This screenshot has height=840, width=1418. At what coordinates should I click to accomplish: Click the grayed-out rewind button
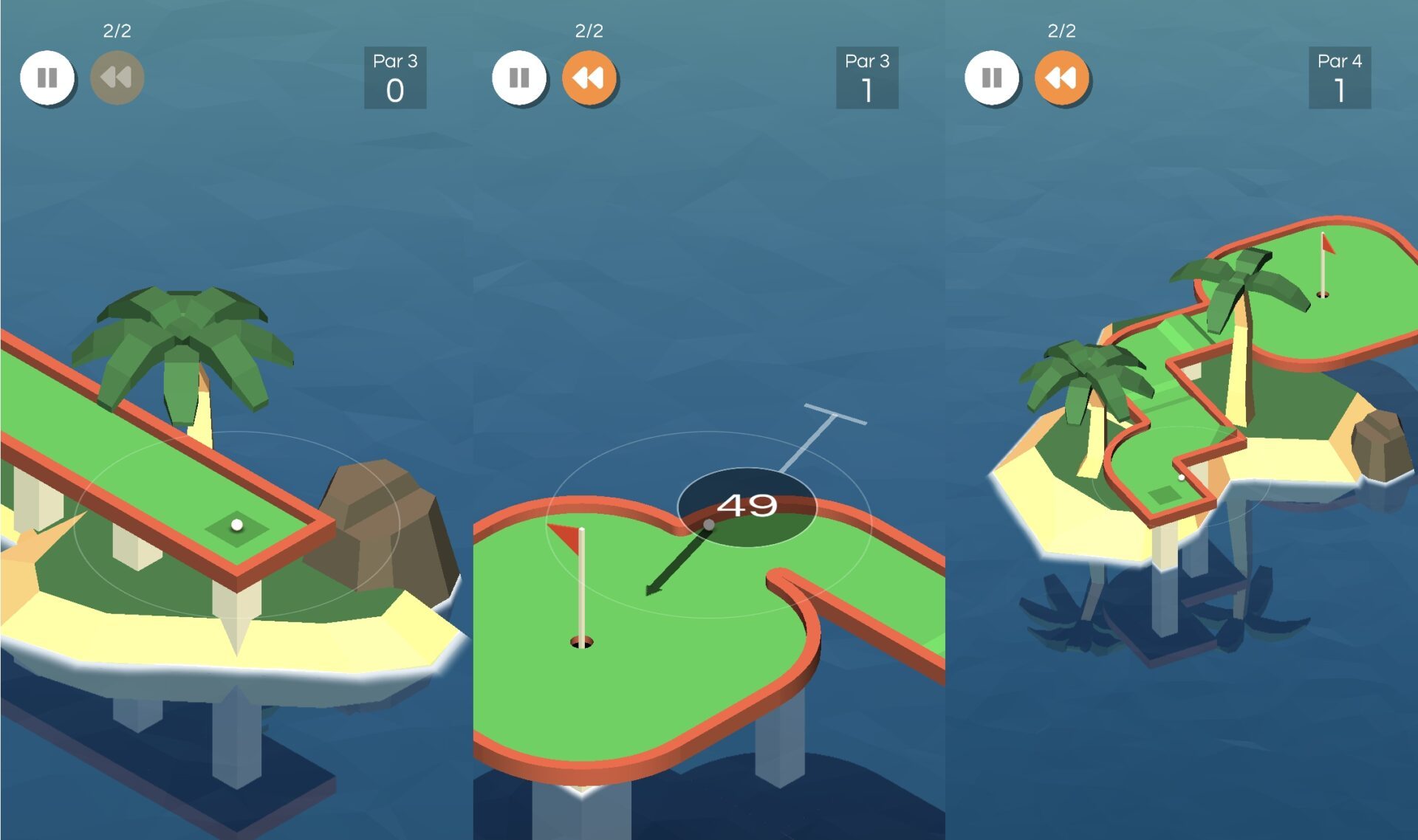[117, 78]
